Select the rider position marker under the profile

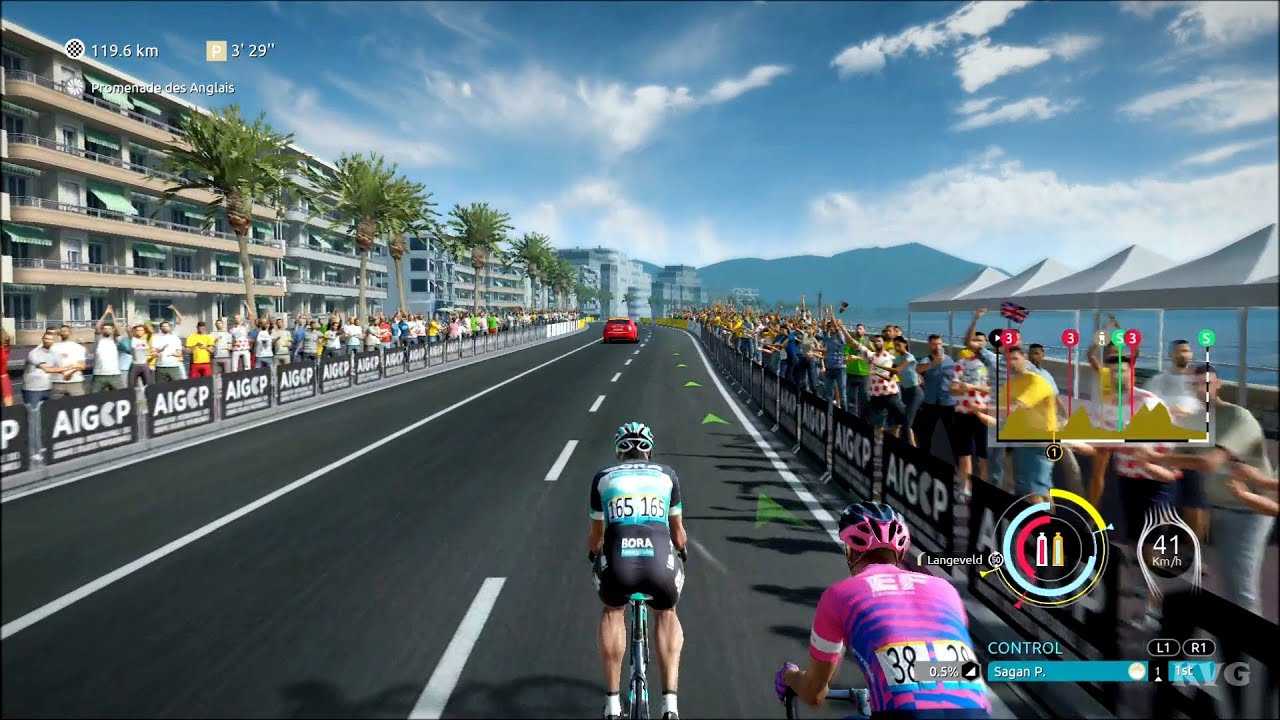click(x=1053, y=452)
